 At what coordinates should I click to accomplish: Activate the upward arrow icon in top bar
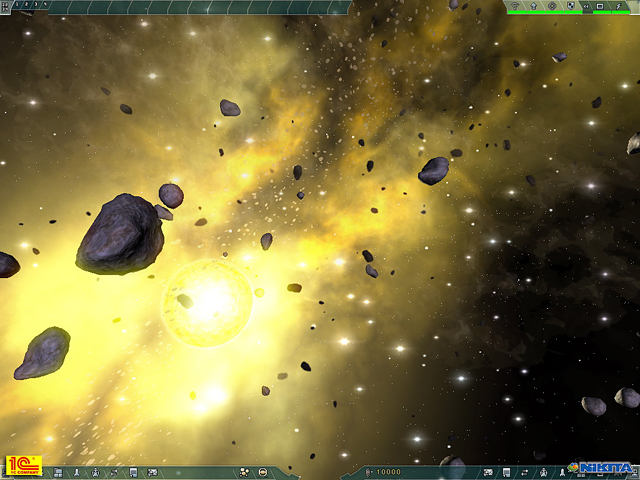pyautogui.click(x=533, y=5)
